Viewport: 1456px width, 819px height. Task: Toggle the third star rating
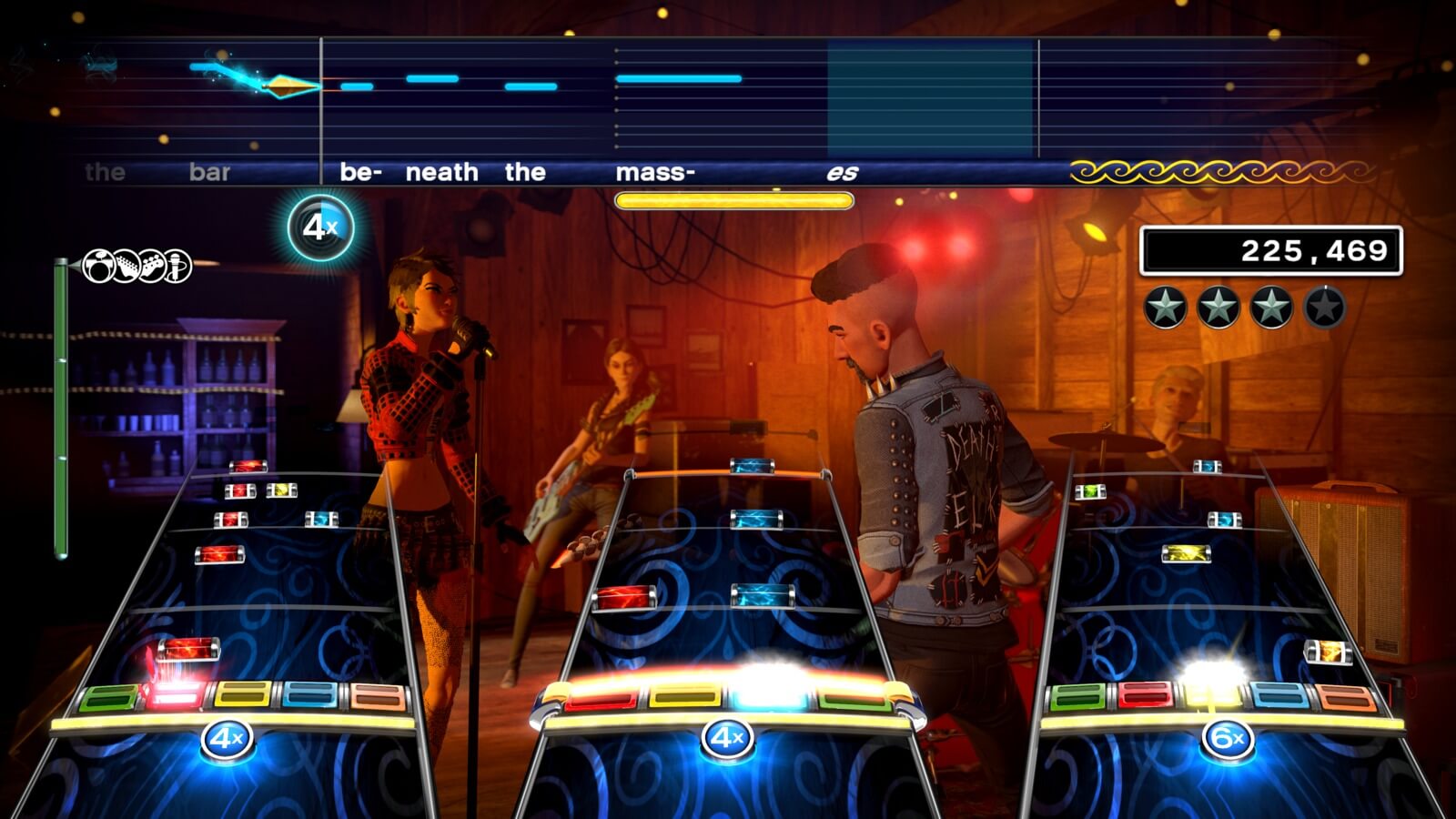pyautogui.click(x=1272, y=308)
